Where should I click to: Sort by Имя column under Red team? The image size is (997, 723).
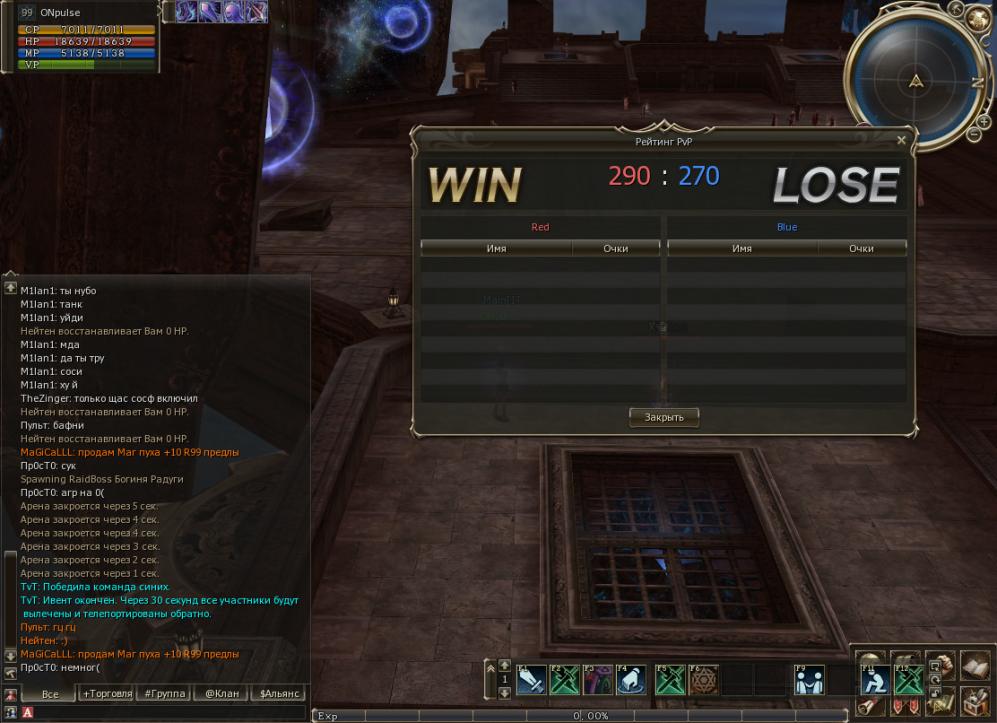(496, 248)
